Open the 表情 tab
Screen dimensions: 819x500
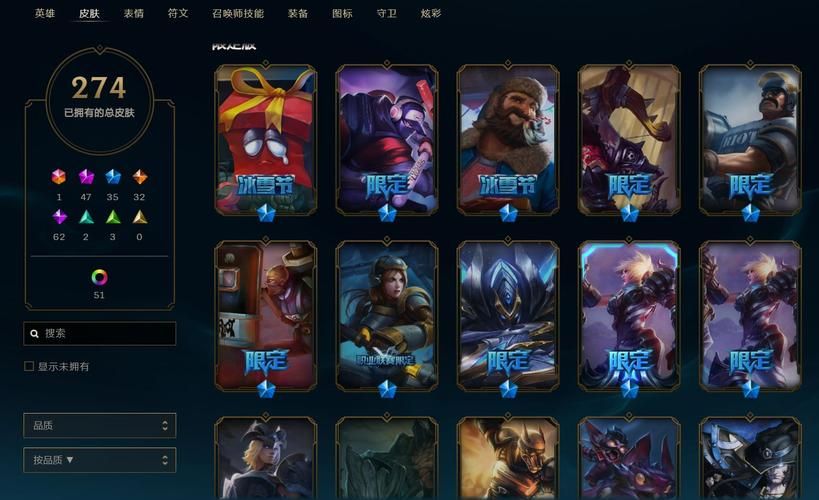point(134,14)
